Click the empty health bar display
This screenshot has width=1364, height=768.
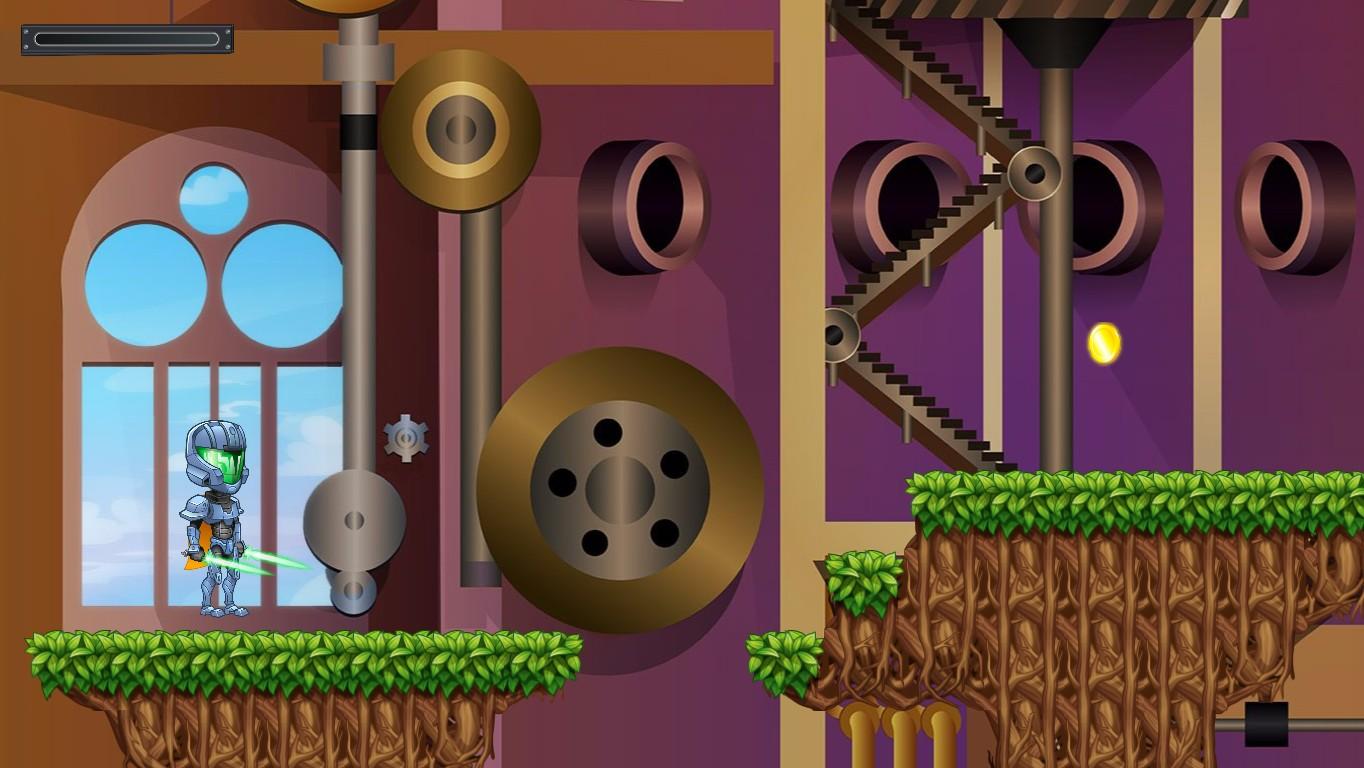point(127,41)
